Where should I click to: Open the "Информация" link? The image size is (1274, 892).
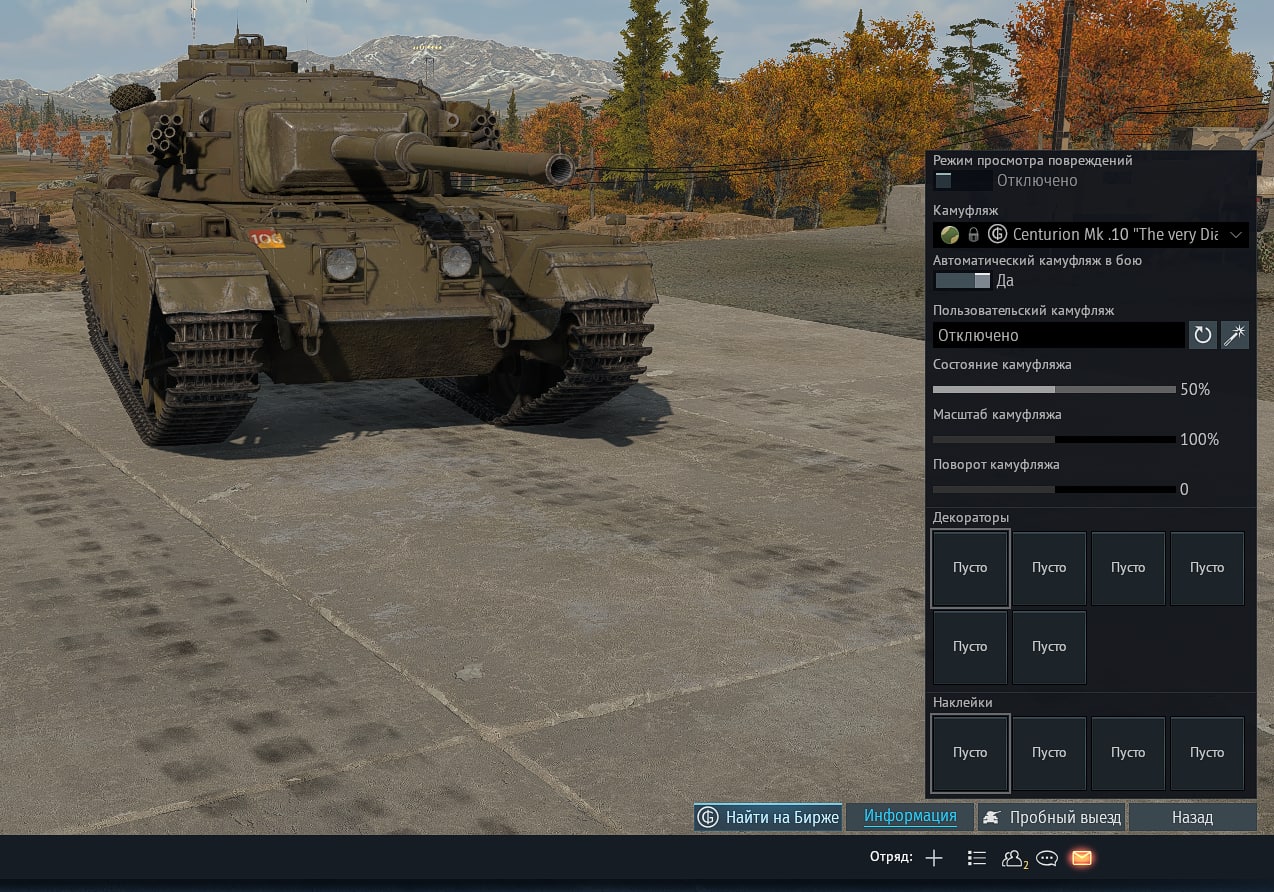[x=910, y=816]
